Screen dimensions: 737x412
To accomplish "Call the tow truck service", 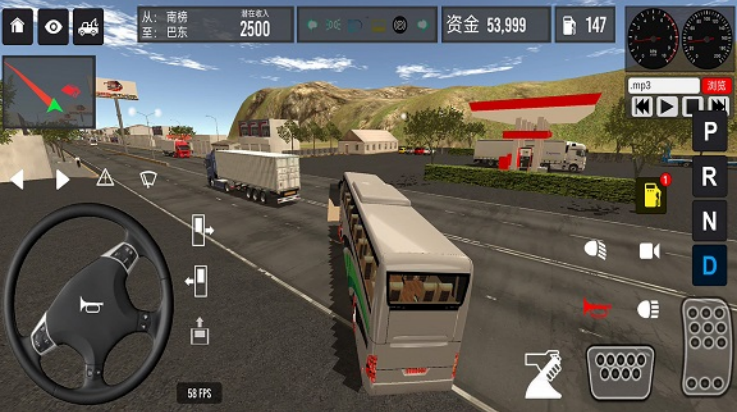I will [88, 27].
